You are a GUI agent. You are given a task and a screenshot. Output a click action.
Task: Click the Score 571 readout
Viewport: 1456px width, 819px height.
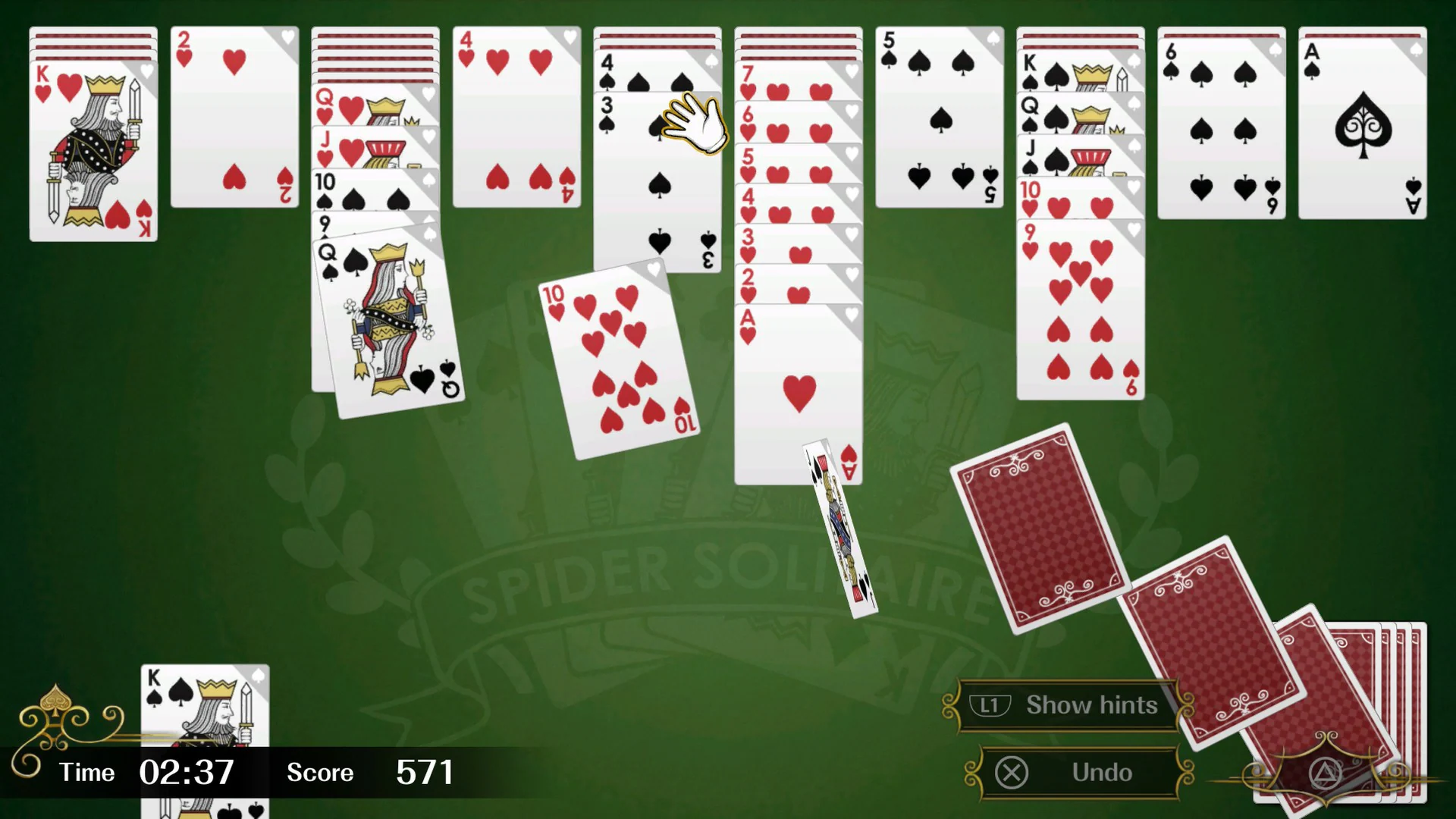tap(425, 772)
